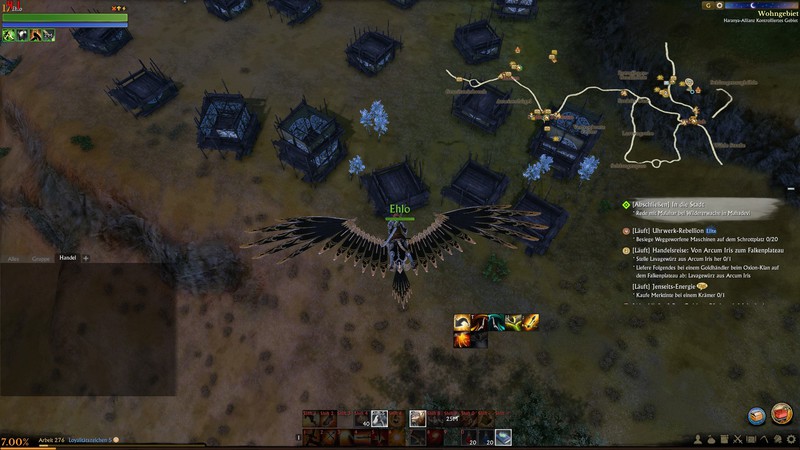Click the first green buff icon

[8, 35]
